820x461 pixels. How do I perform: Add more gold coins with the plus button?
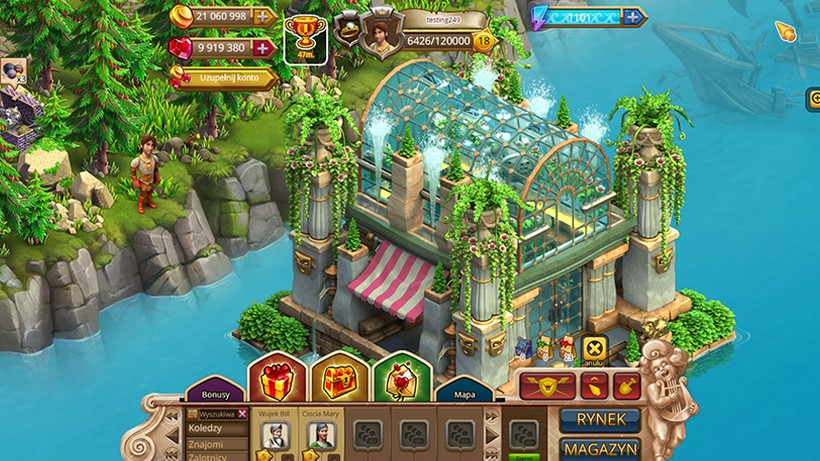pos(264,16)
